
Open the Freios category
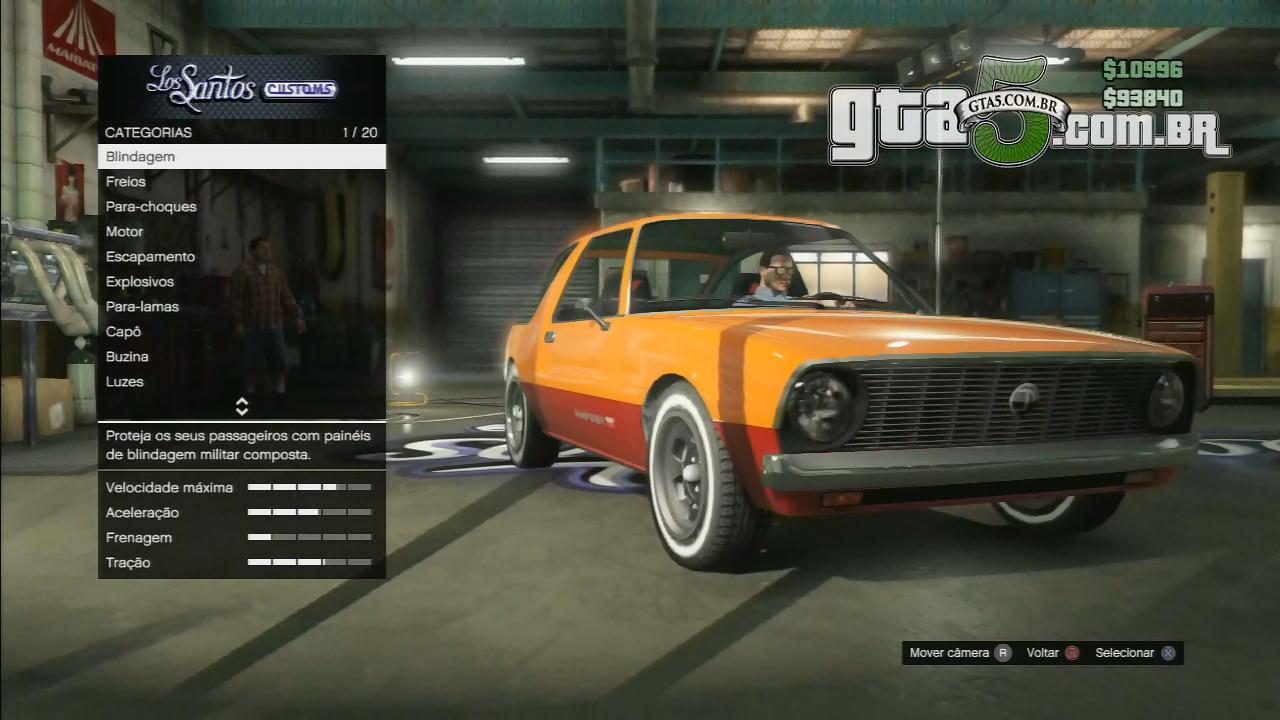126,181
